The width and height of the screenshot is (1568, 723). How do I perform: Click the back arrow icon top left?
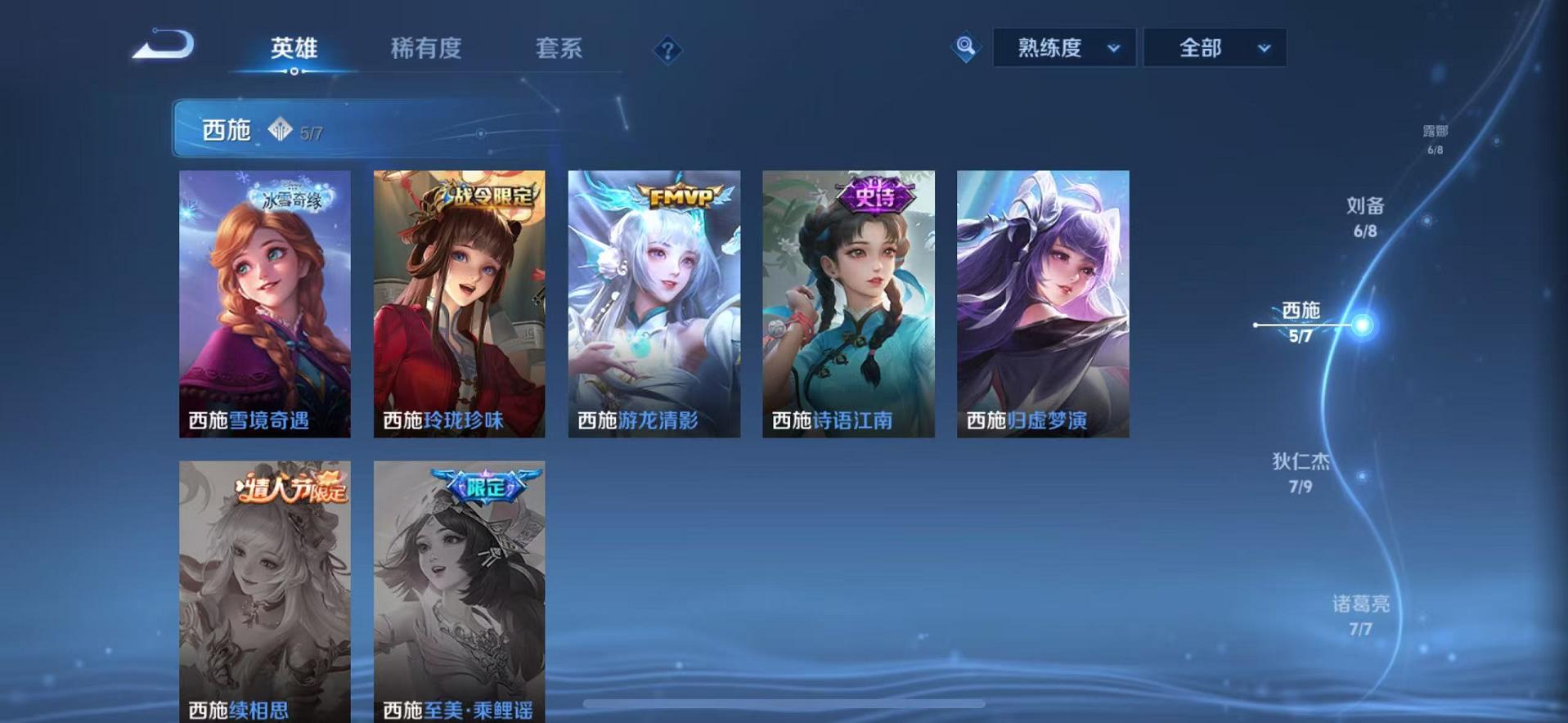coord(164,45)
